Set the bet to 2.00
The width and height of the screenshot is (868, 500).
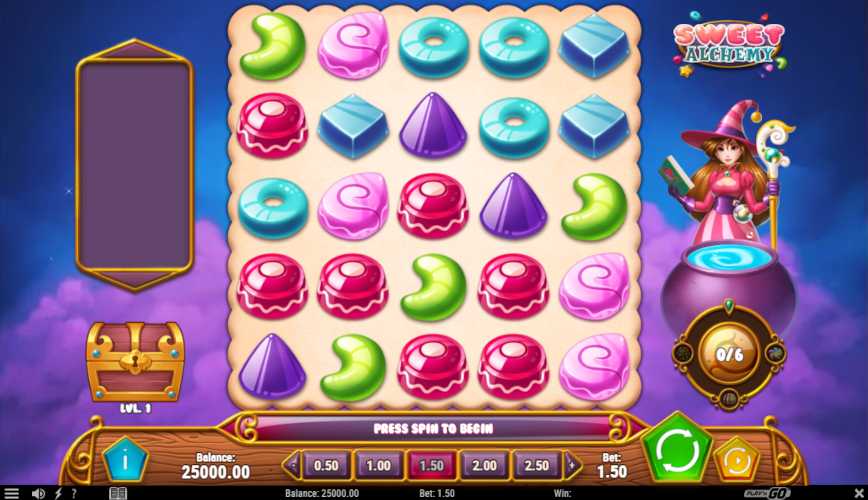click(483, 465)
